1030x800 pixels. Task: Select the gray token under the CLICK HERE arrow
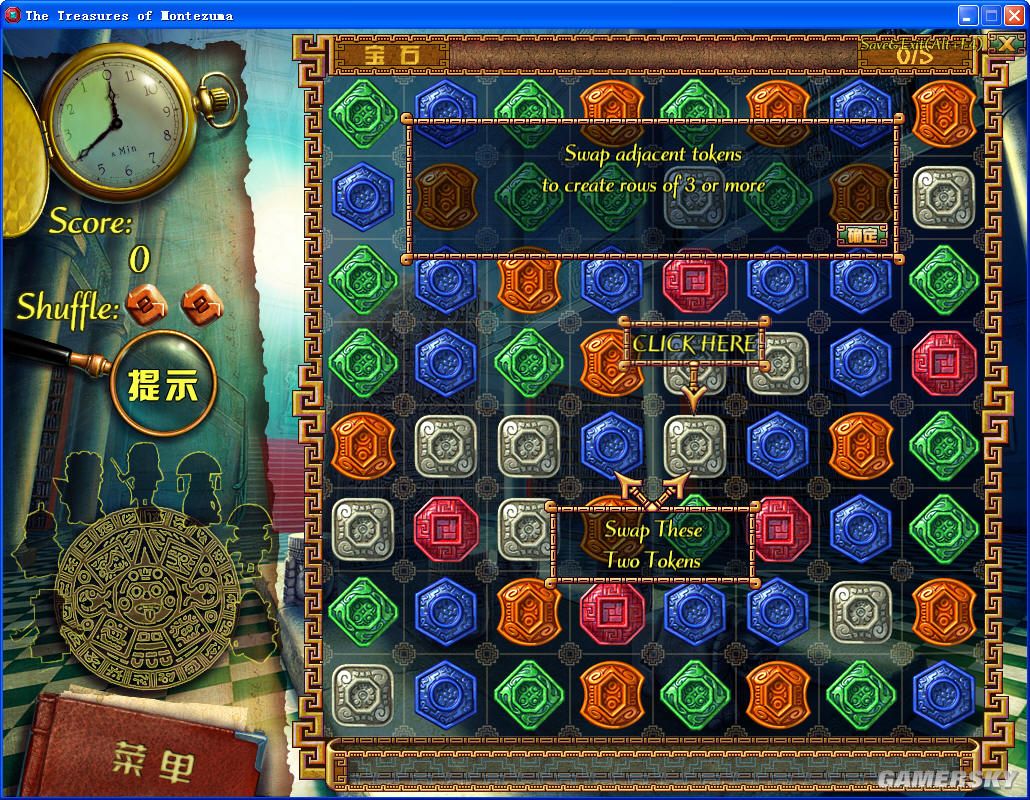[x=694, y=445]
